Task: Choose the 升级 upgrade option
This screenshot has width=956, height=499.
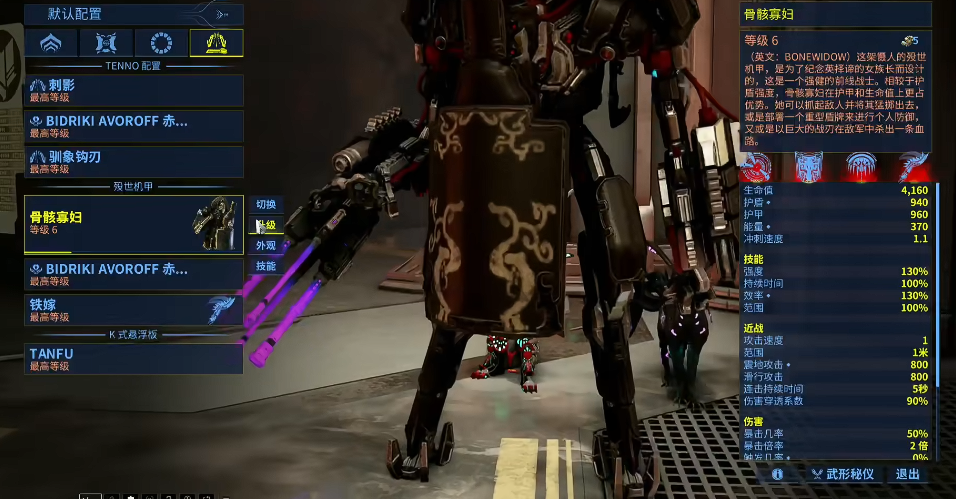Action: coord(266,225)
